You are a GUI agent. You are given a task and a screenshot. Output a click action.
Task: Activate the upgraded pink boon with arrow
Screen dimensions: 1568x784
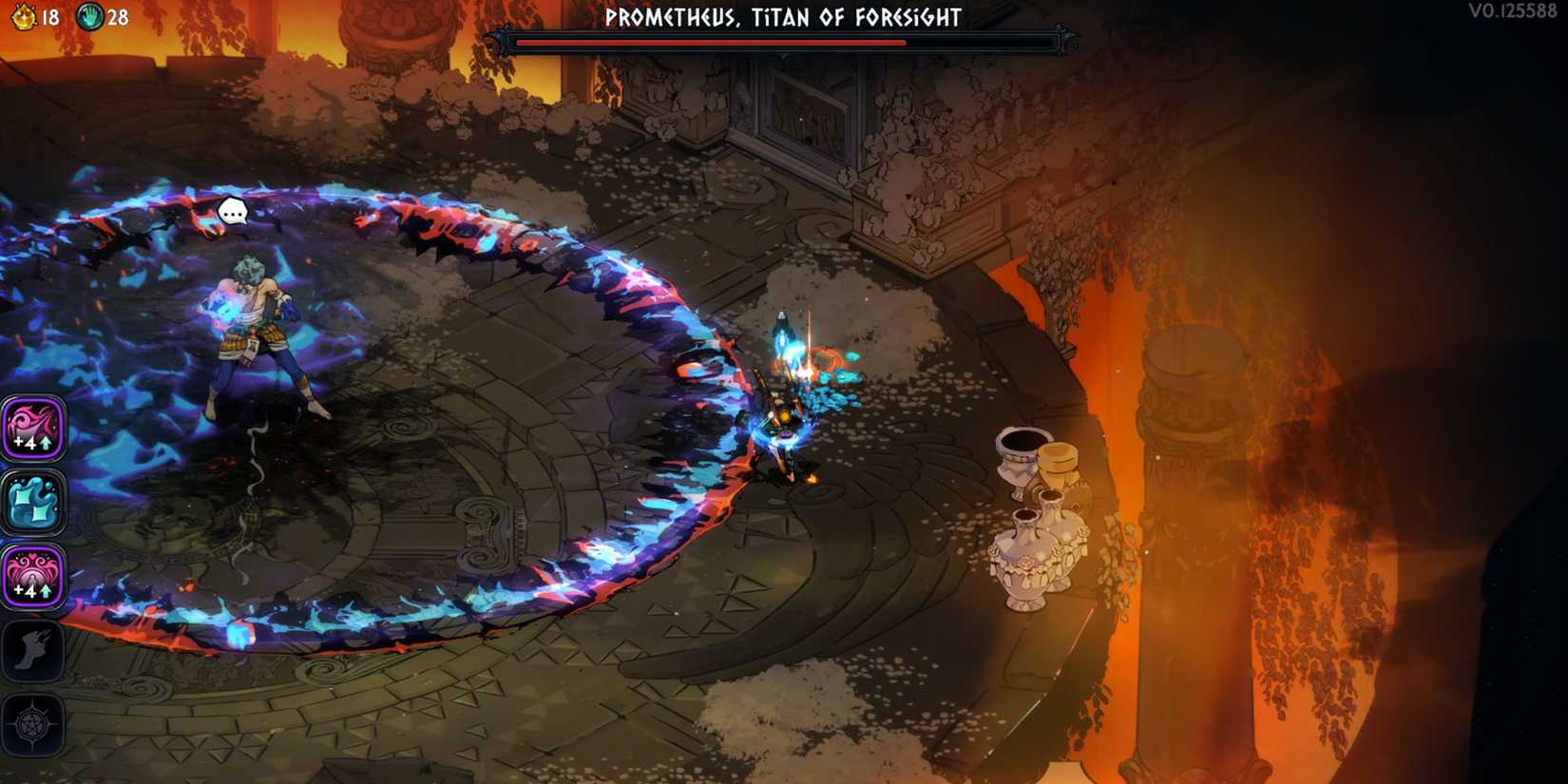(x=33, y=430)
